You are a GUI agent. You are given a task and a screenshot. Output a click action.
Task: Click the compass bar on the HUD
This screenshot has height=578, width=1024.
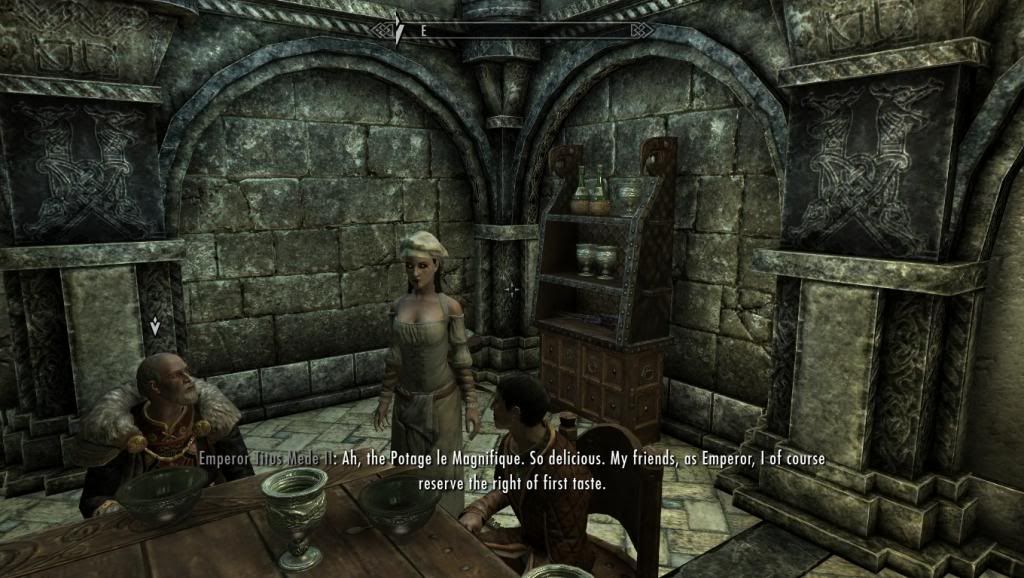512,30
